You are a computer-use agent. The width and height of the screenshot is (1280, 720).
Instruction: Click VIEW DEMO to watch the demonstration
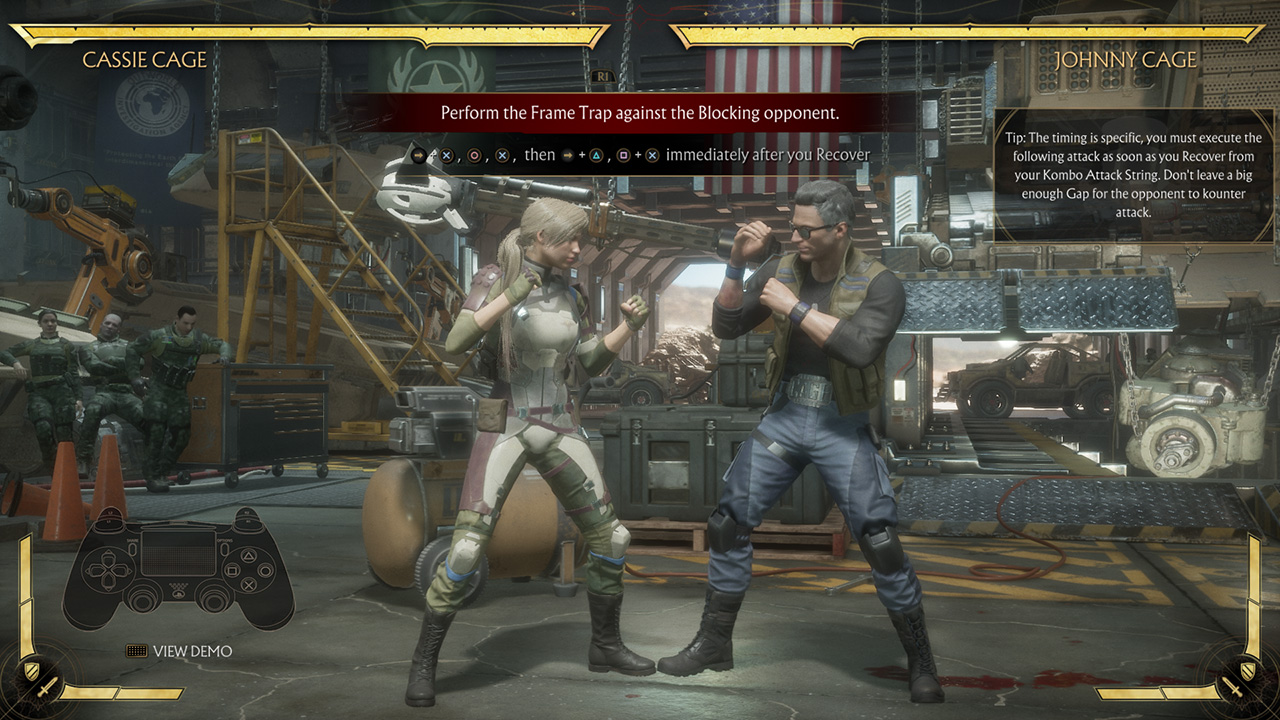(193, 650)
